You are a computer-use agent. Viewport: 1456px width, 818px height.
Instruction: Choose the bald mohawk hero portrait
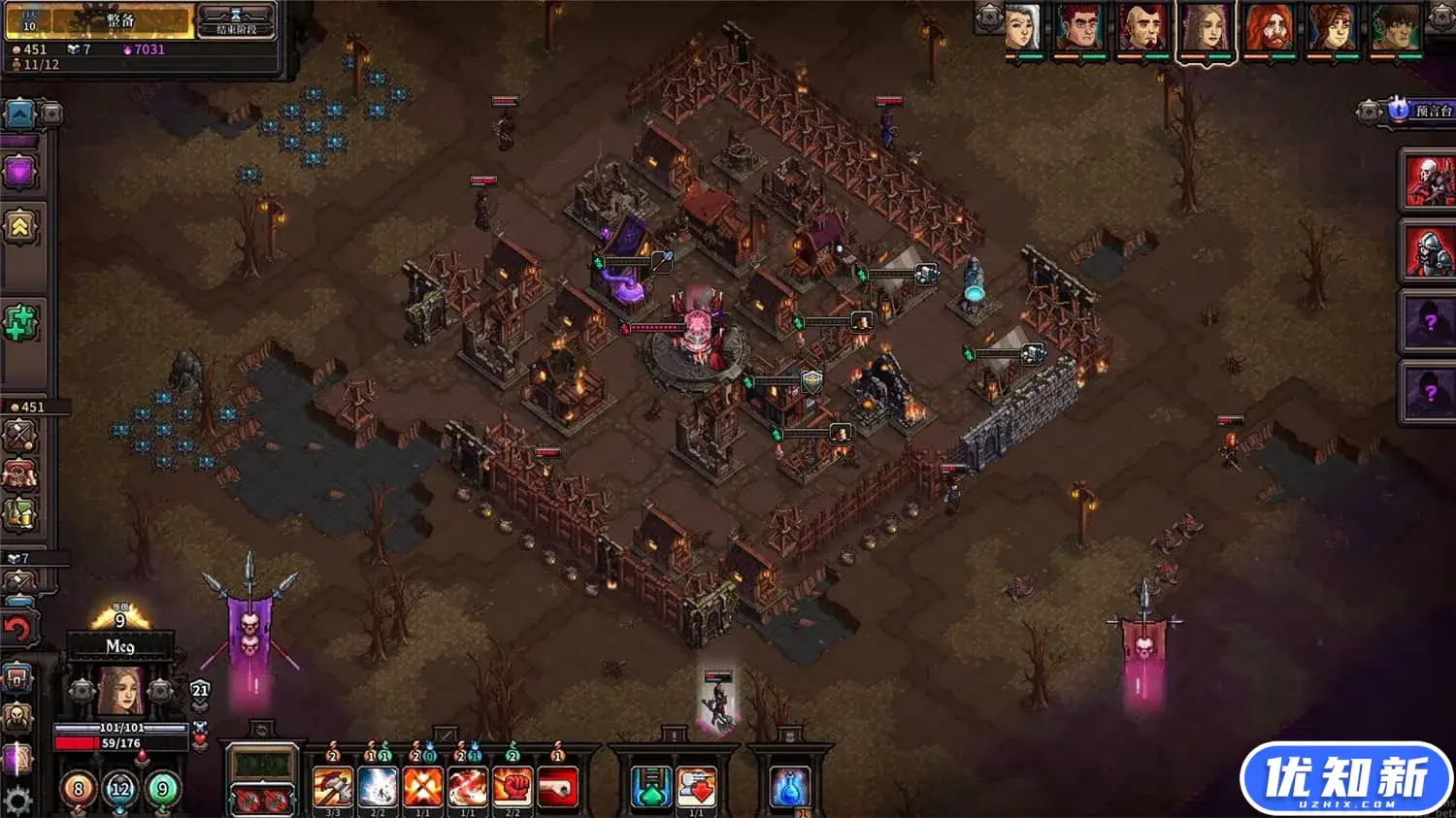coord(1142,27)
